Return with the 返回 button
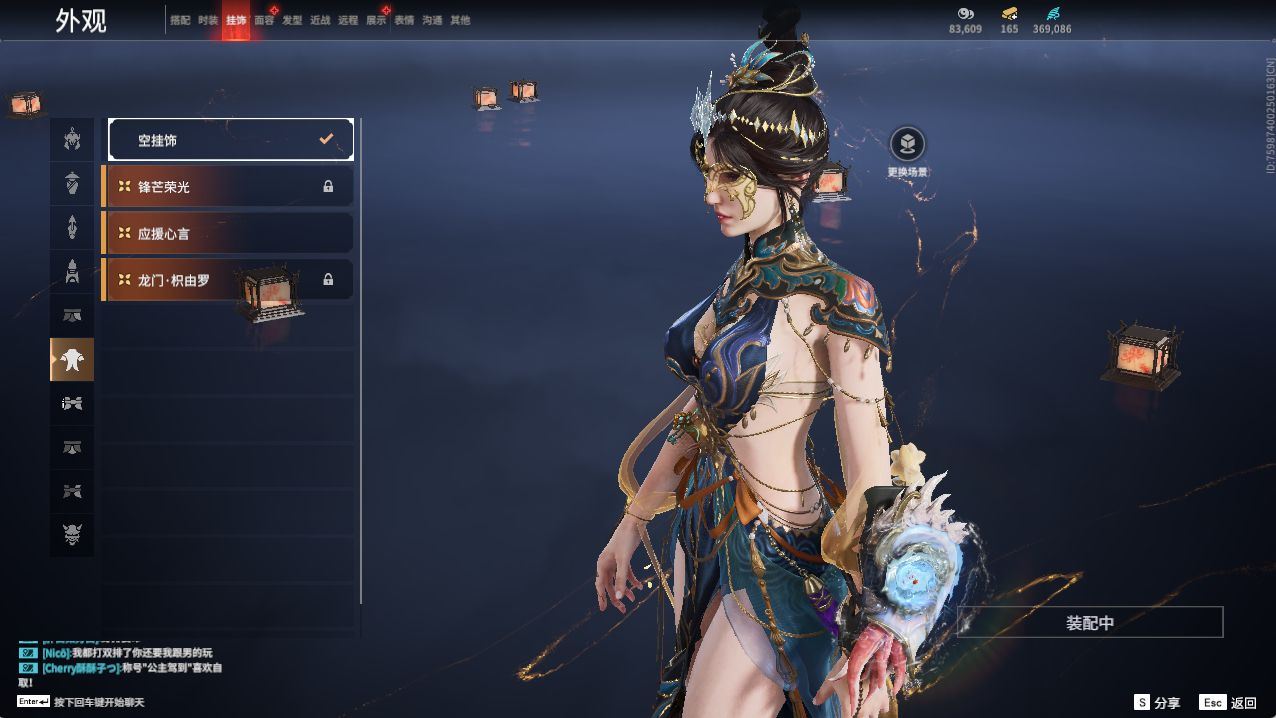The height and width of the screenshot is (718, 1276). pos(1228,703)
